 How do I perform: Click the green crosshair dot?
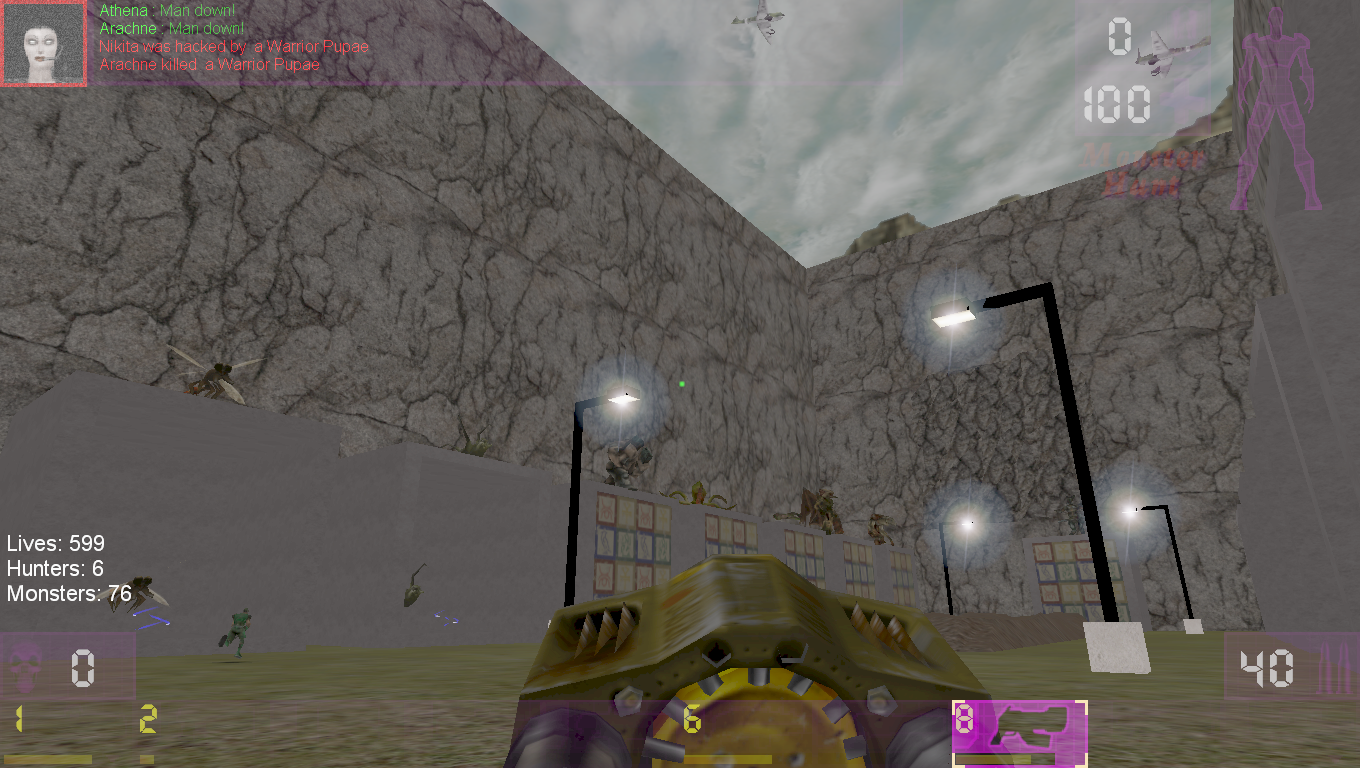682,383
